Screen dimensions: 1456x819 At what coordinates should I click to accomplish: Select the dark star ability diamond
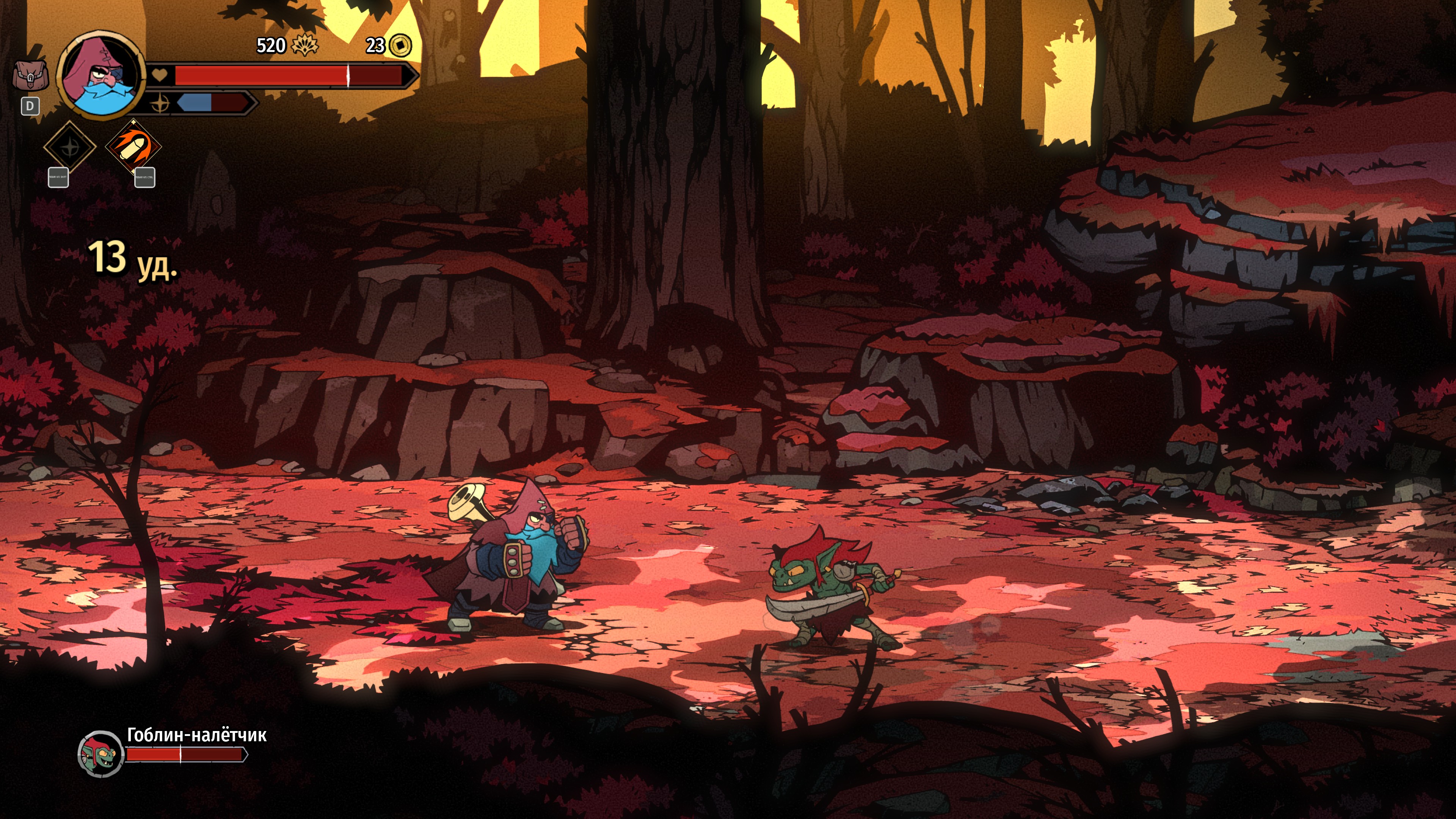click(x=70, y=147)
